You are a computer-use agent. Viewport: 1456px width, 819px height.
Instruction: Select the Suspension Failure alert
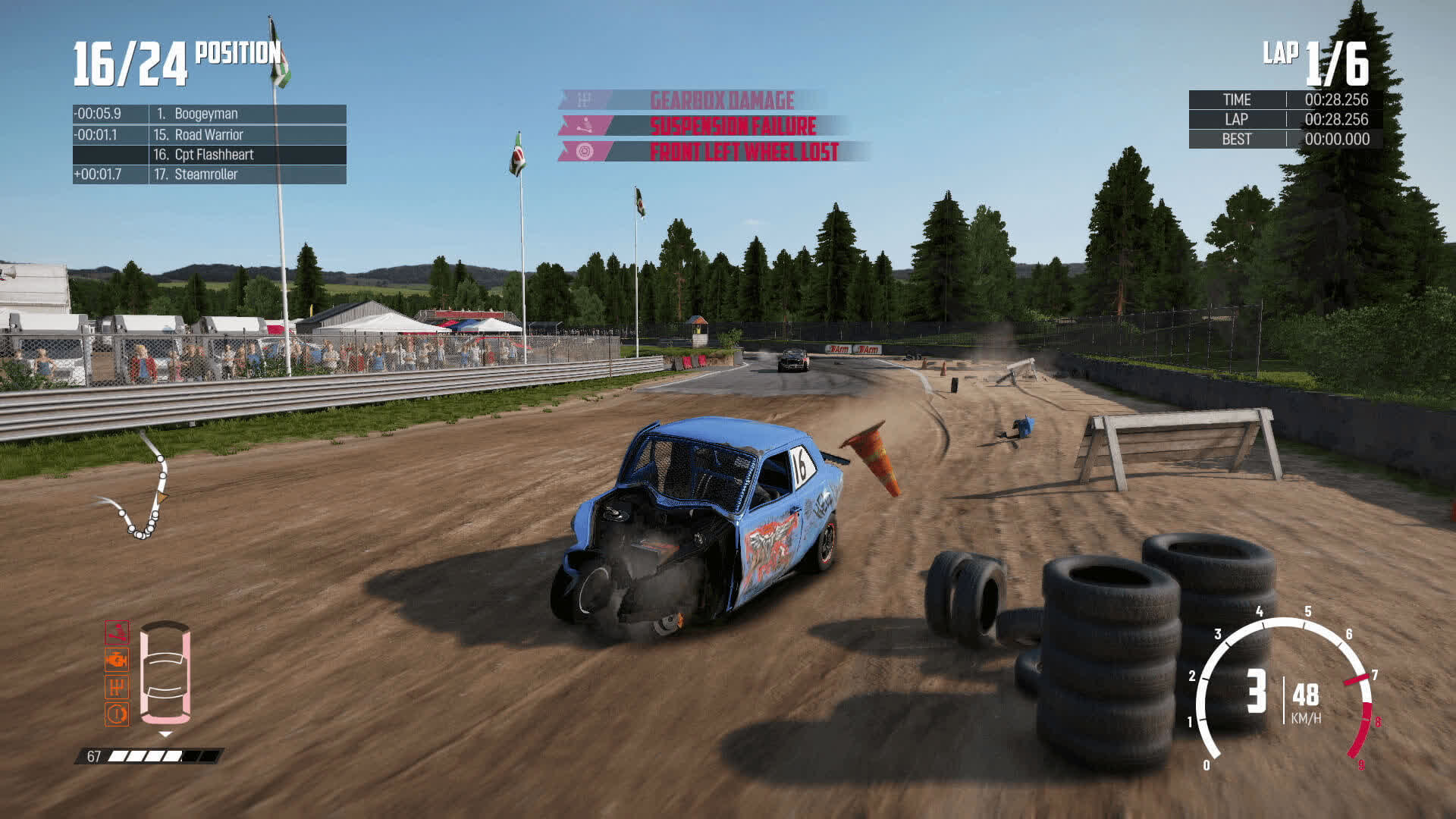[x=732, y=126]
